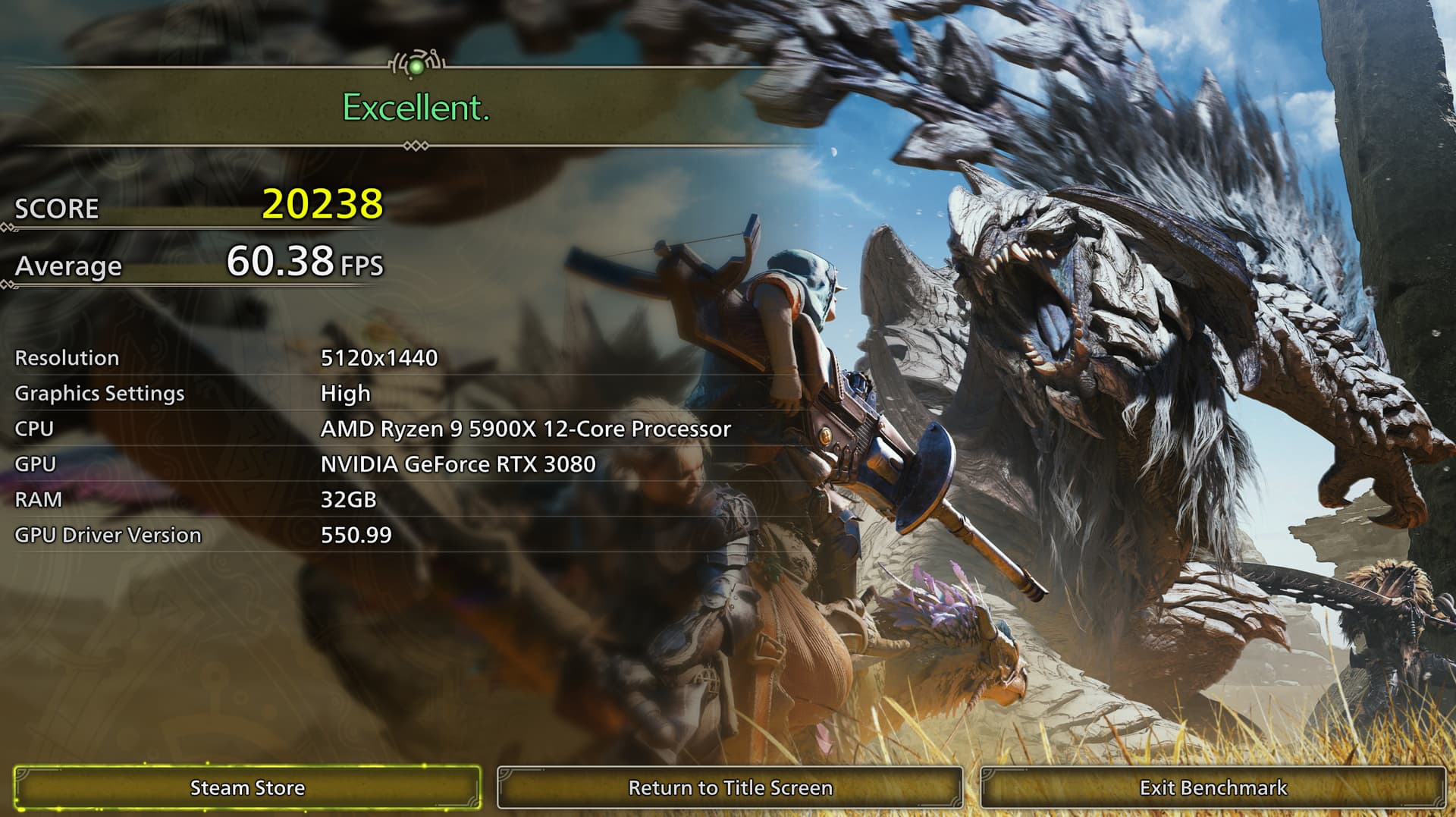Select Return to Title Screen
Screen dimensions: 1456x817
pyautogui.click(x=730, y=787)
